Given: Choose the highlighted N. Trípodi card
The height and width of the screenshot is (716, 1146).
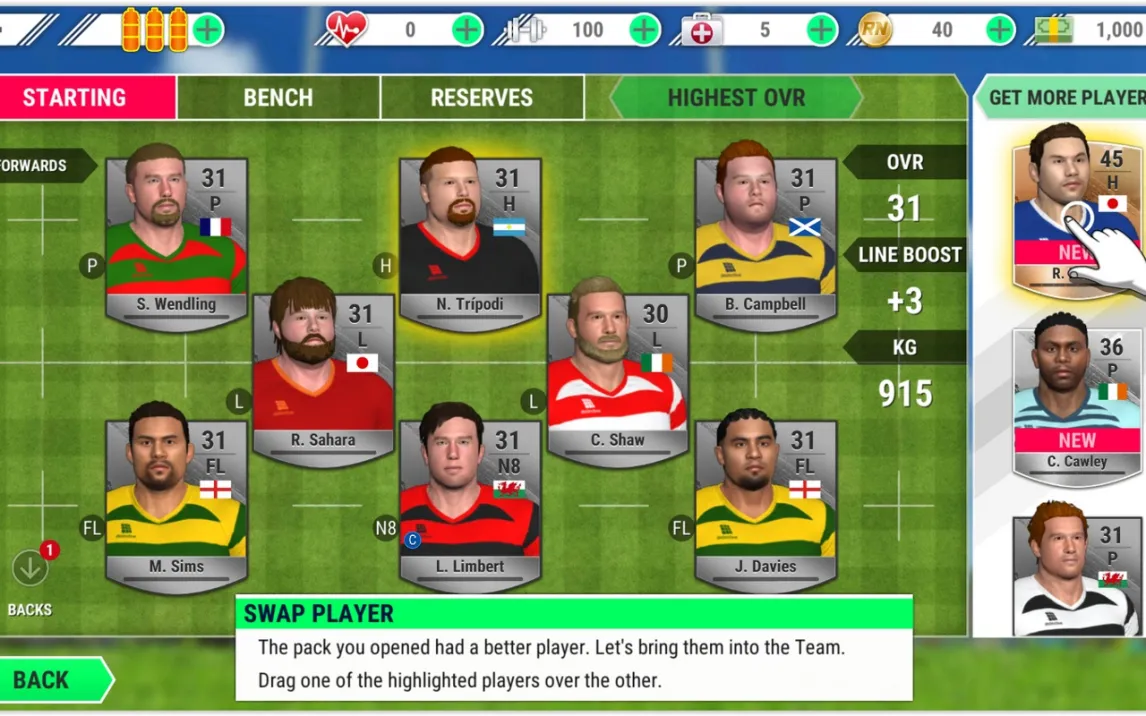Looking at the screenshot, I should (x=470, y=240).
